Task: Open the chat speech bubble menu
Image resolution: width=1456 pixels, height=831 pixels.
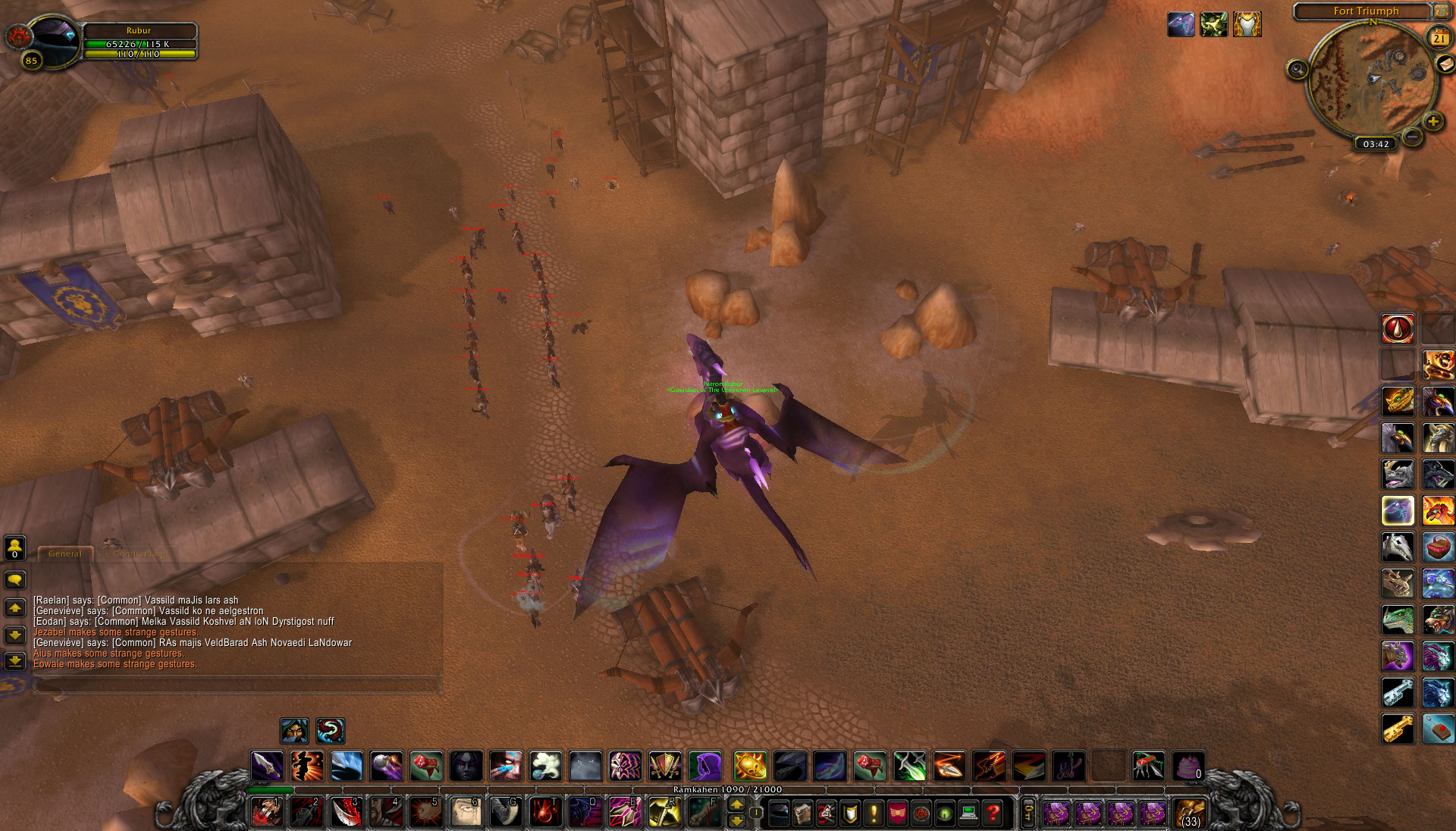Action: pyautogui.click(x=15, y=580)
